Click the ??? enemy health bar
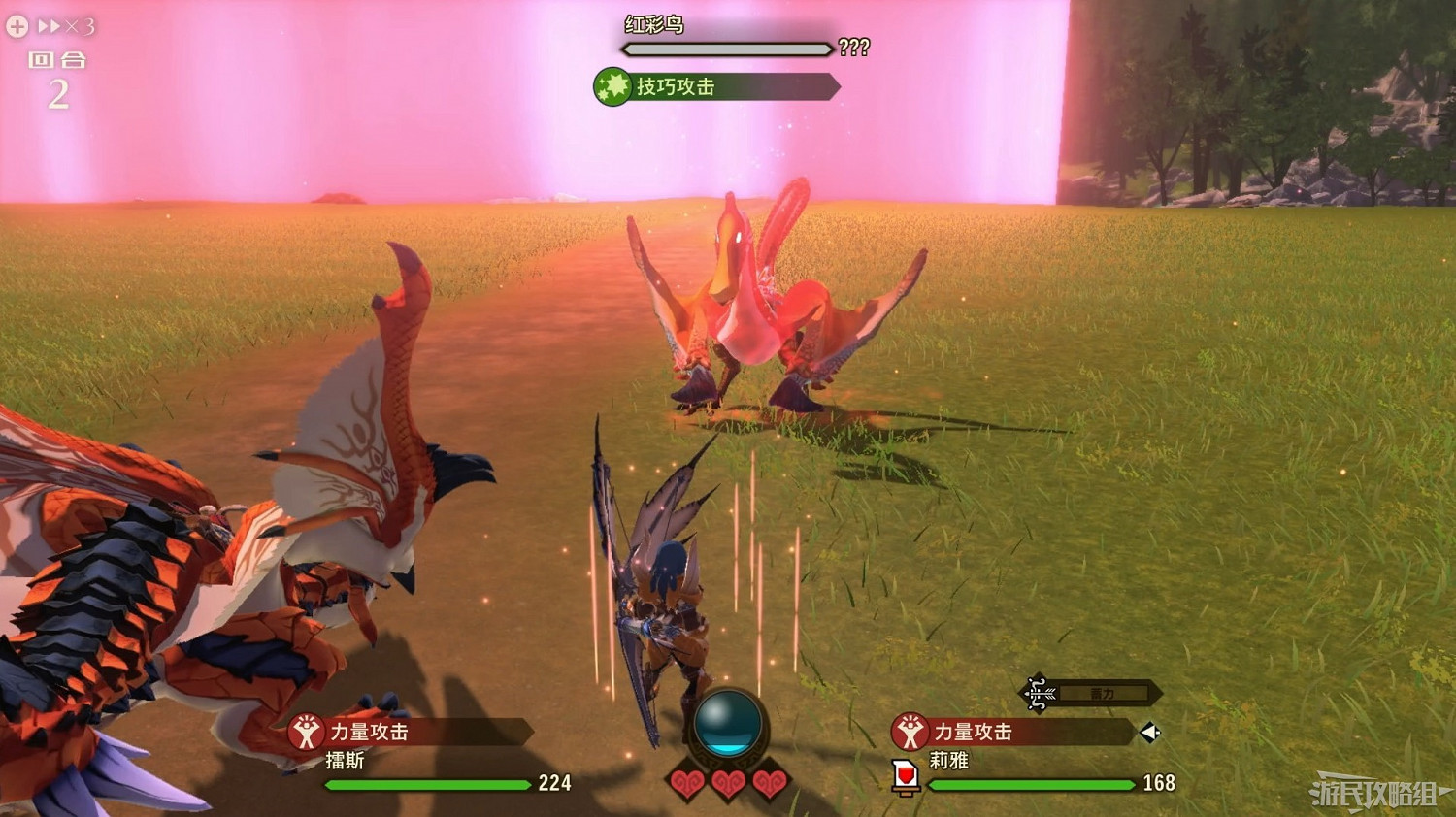The image size is (1456, 817). pos(725,49)
